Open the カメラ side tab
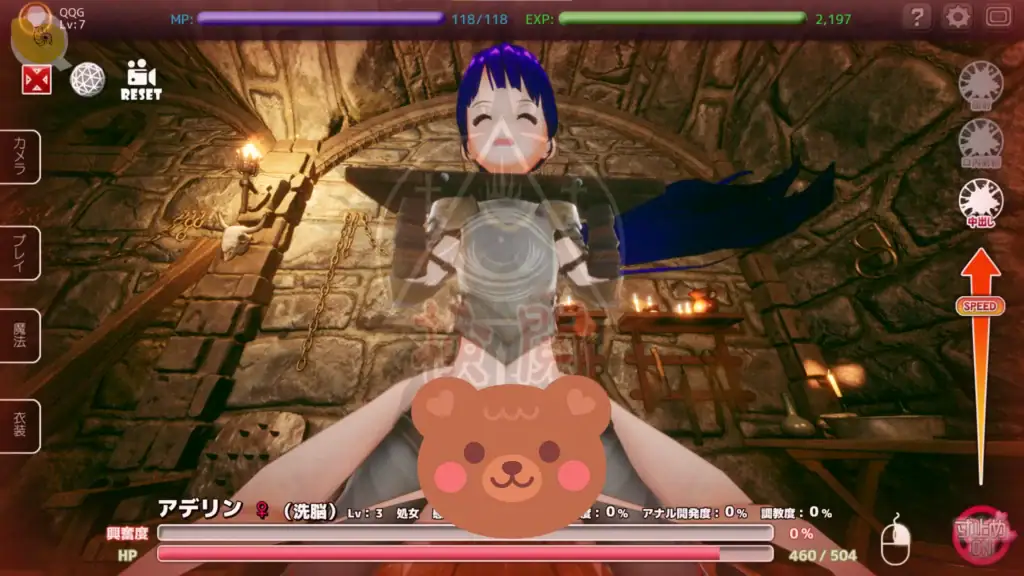The image size is (1024, 576). [20, 157]
